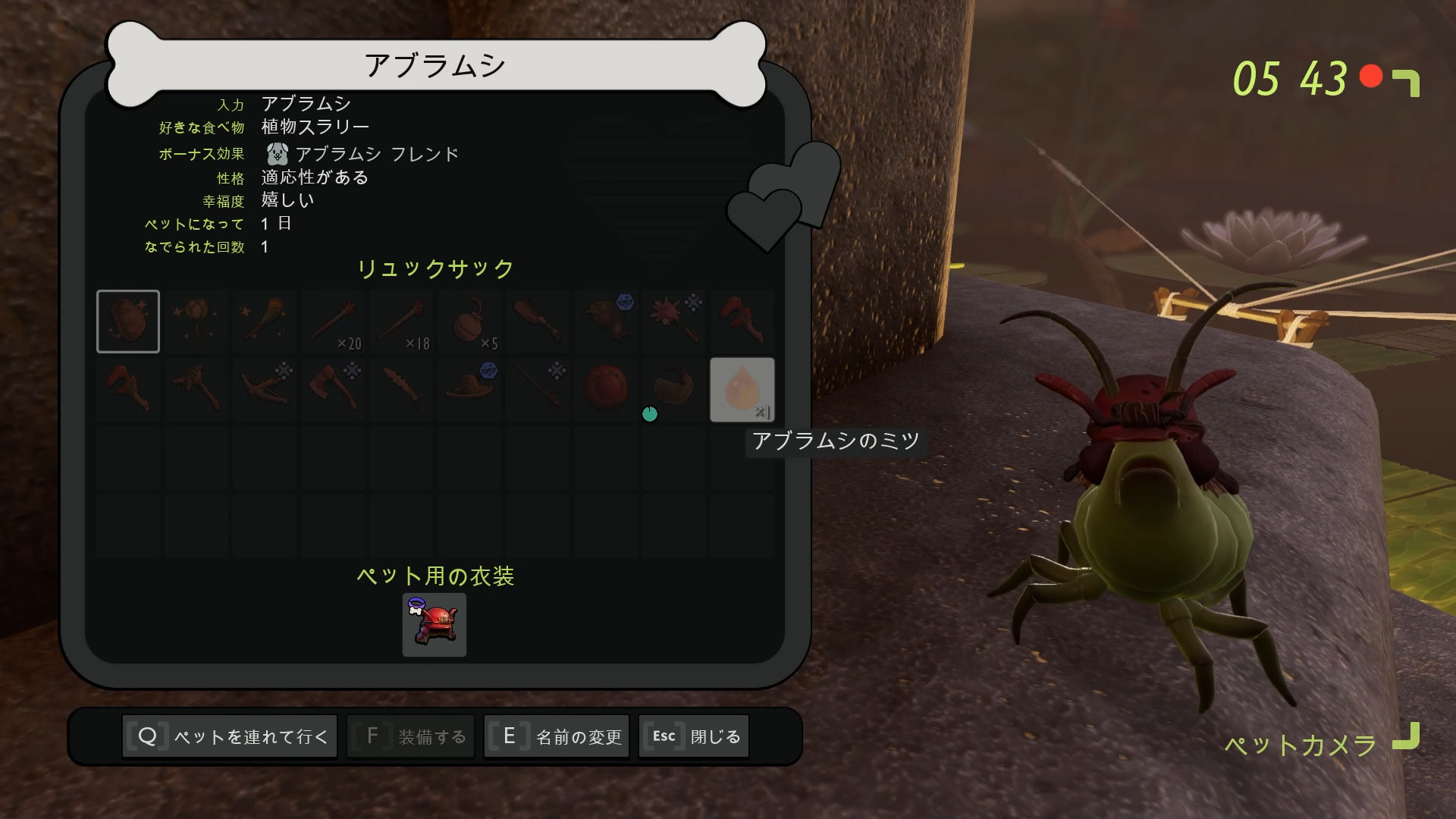Click the currently selected first backpack slot
Image resolution: width=1456 pixels, height=819 pixels.
(127, 321)
